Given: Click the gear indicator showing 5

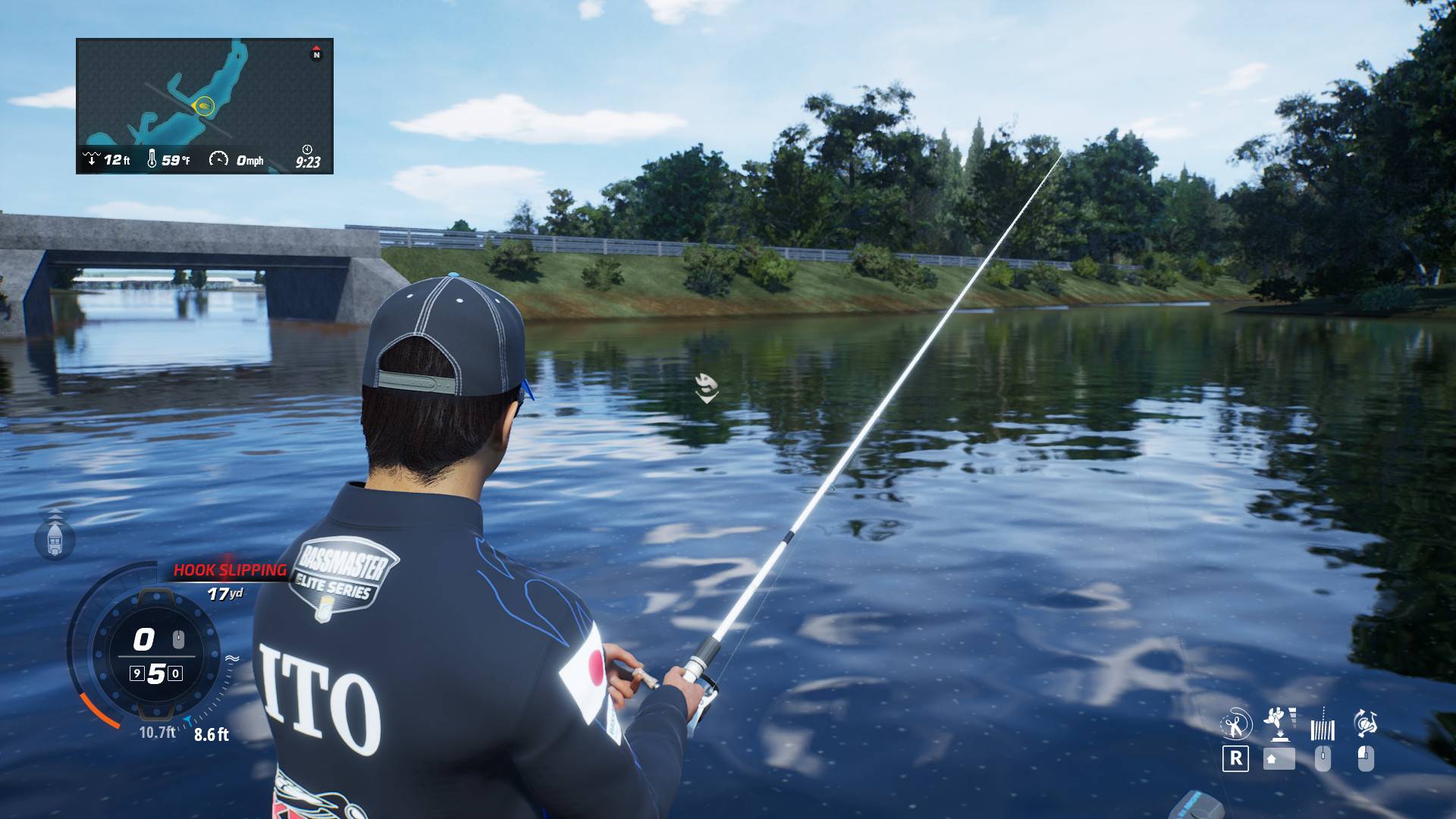Looking at the screenshot, I should [x=155, y=673].
